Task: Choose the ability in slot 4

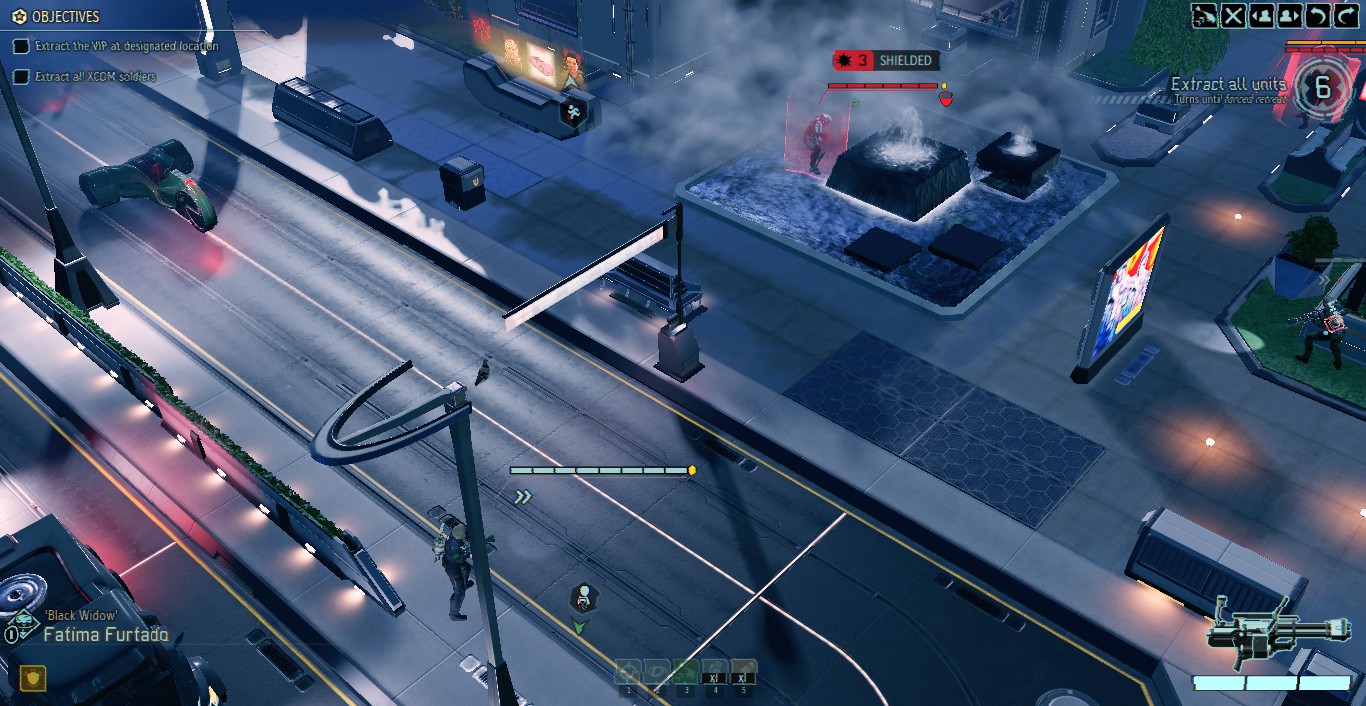Action: click(713, 672)
